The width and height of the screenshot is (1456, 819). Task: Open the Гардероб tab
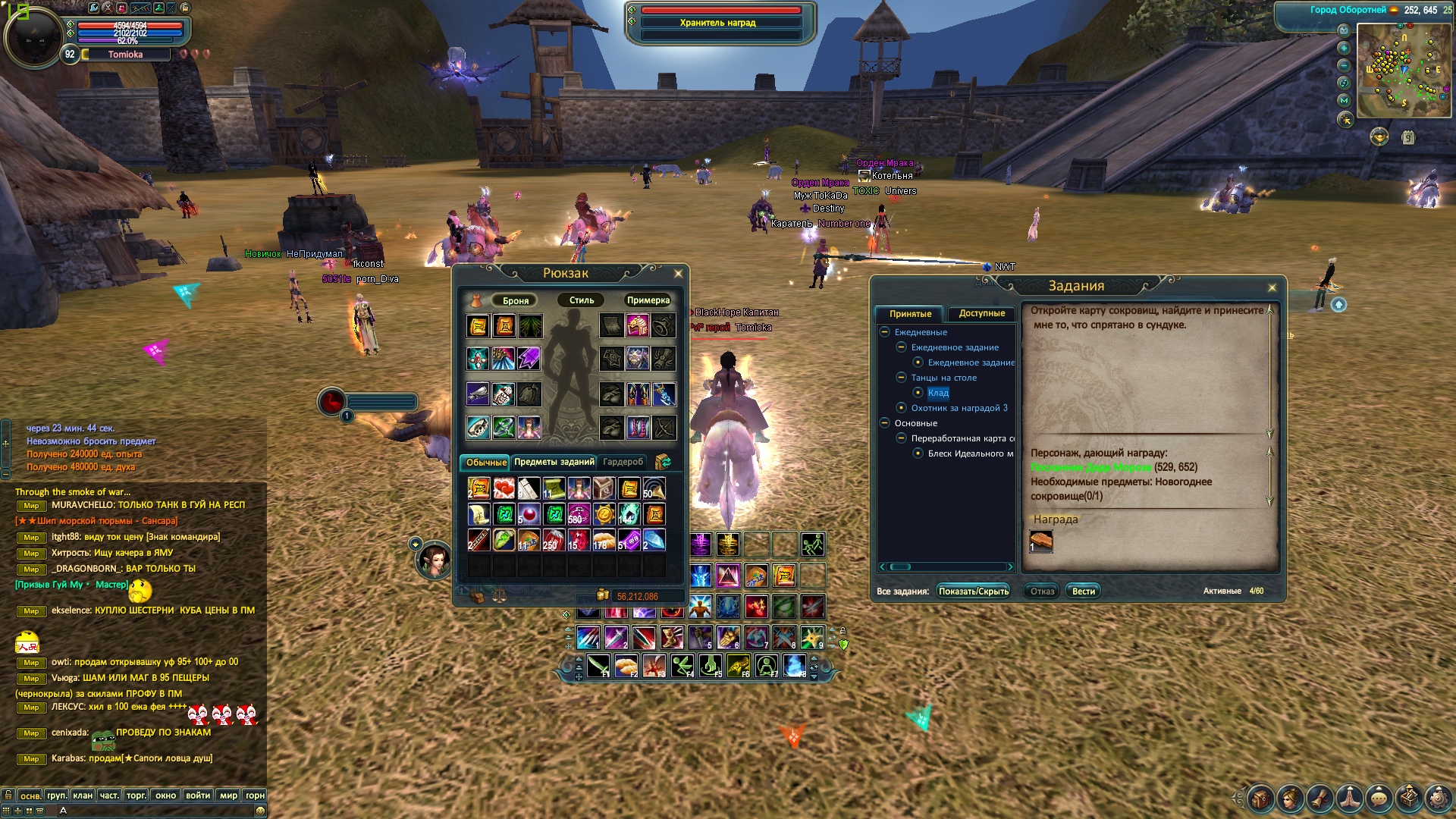click(623, 462)
